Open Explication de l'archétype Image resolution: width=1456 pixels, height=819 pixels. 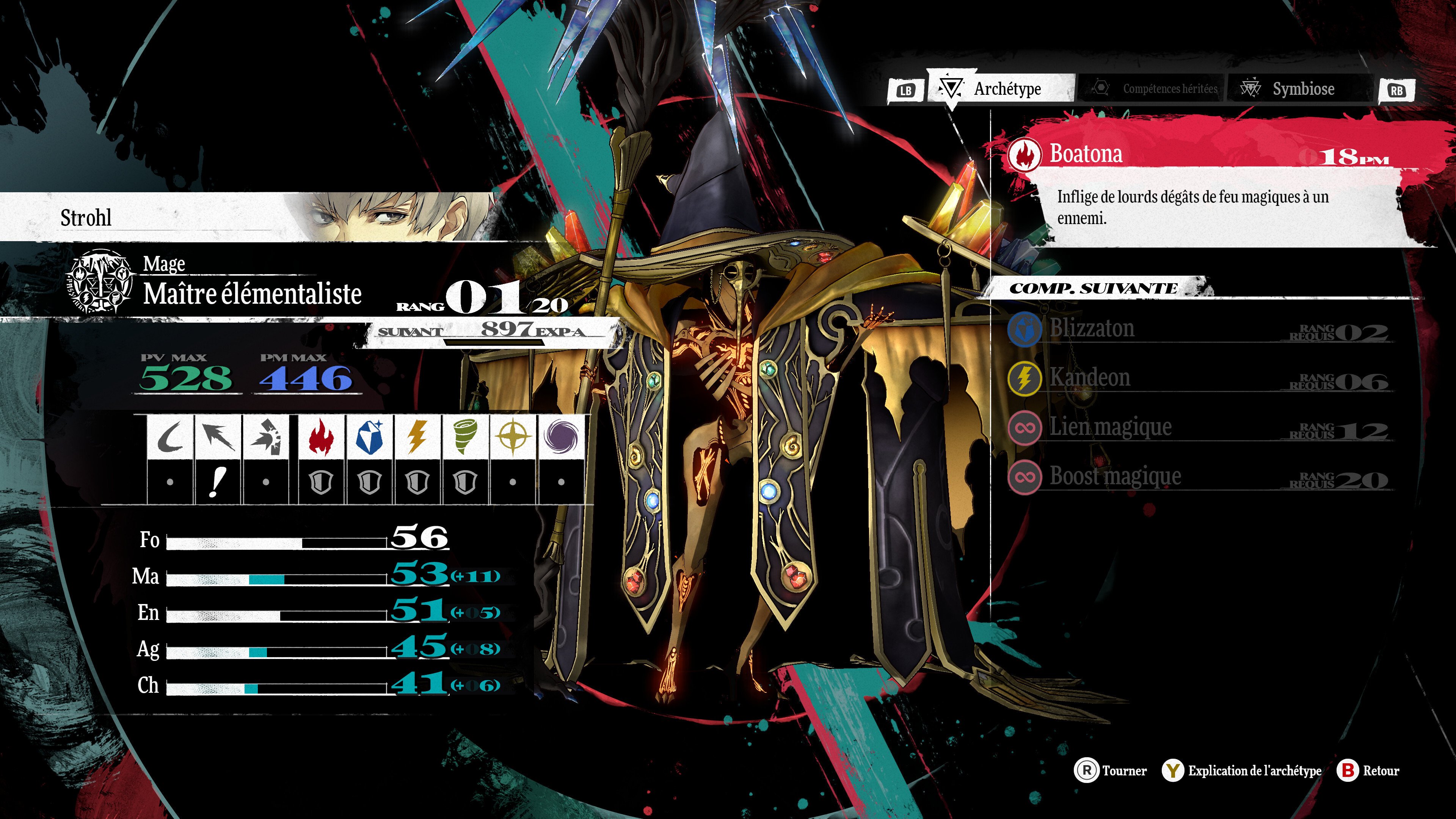[x=1243, y=770]
